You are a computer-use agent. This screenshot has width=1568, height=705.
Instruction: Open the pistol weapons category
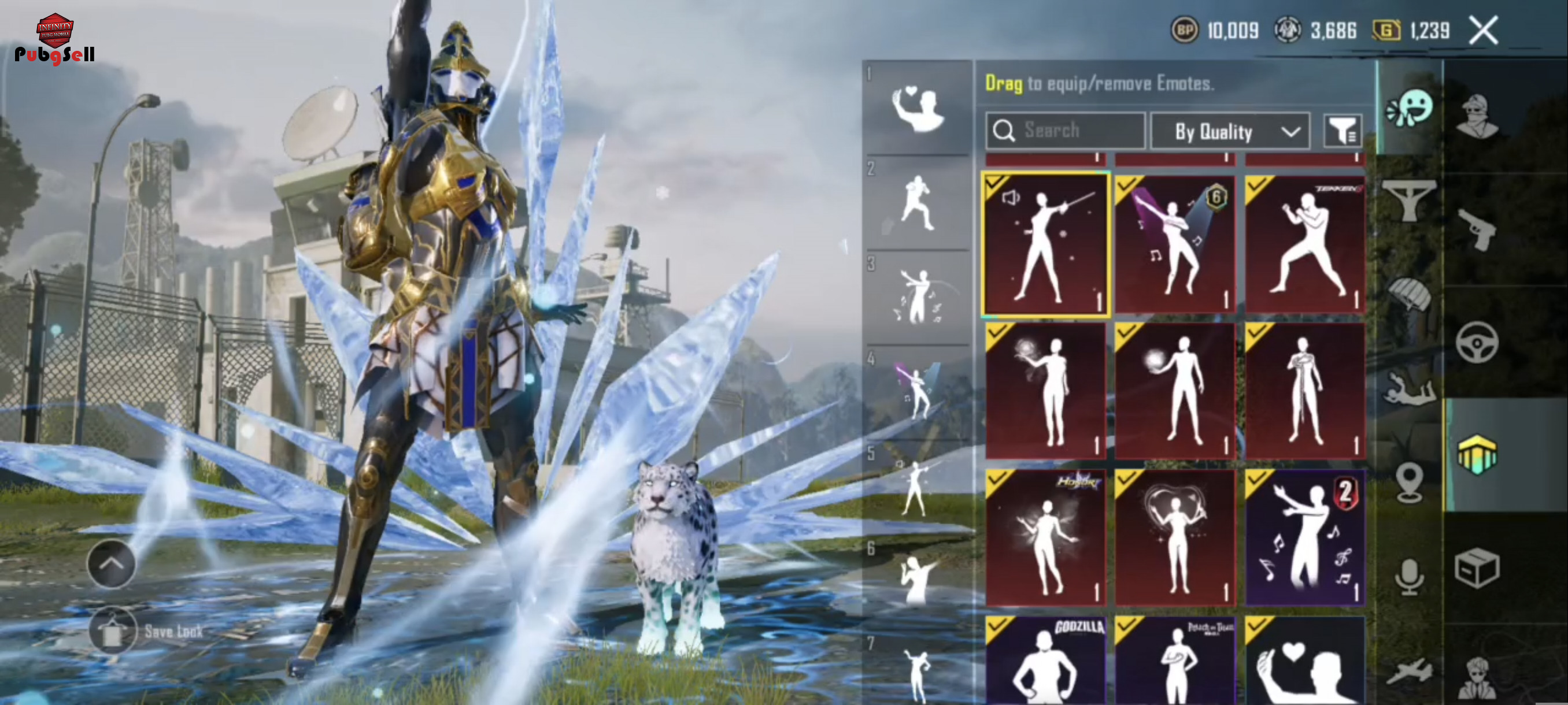1478,229
